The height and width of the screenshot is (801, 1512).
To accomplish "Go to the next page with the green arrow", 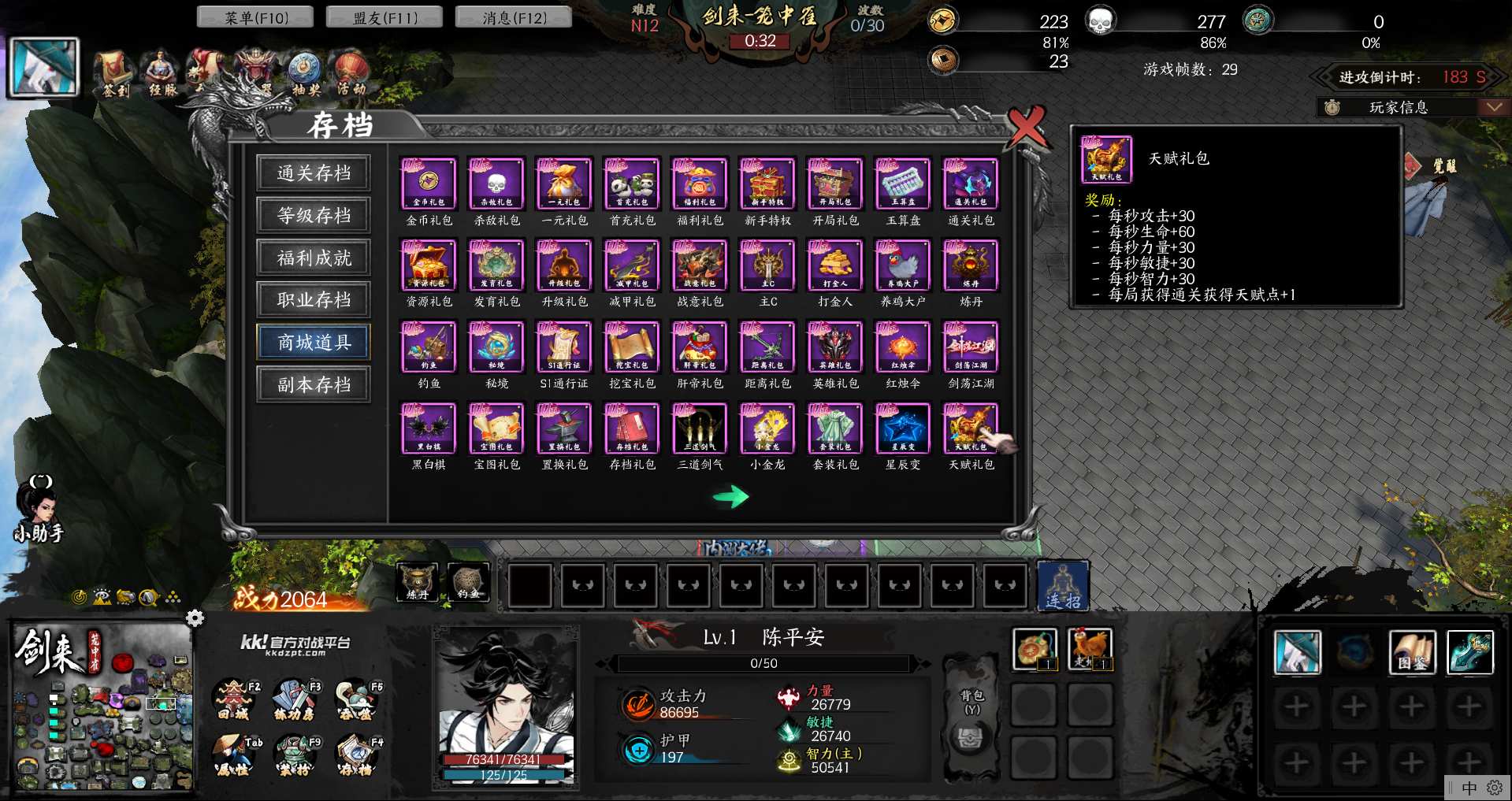I will 730,496.
